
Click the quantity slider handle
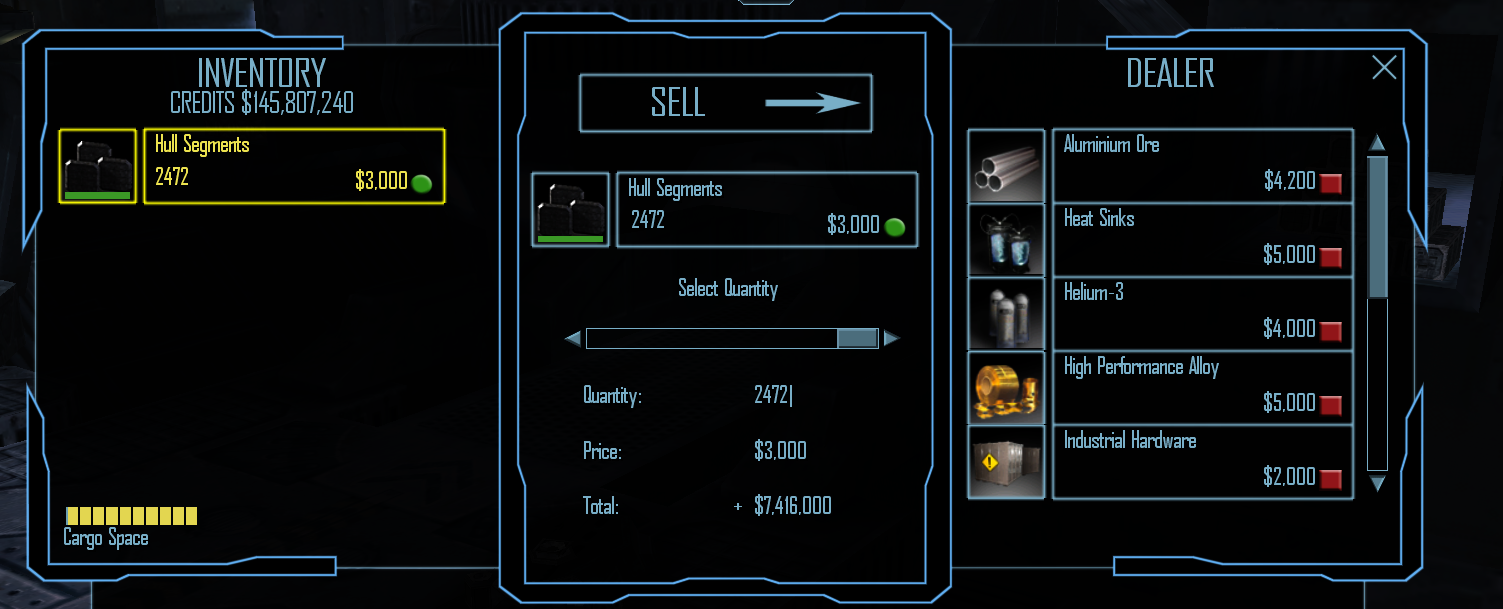(x=857, y=339)
